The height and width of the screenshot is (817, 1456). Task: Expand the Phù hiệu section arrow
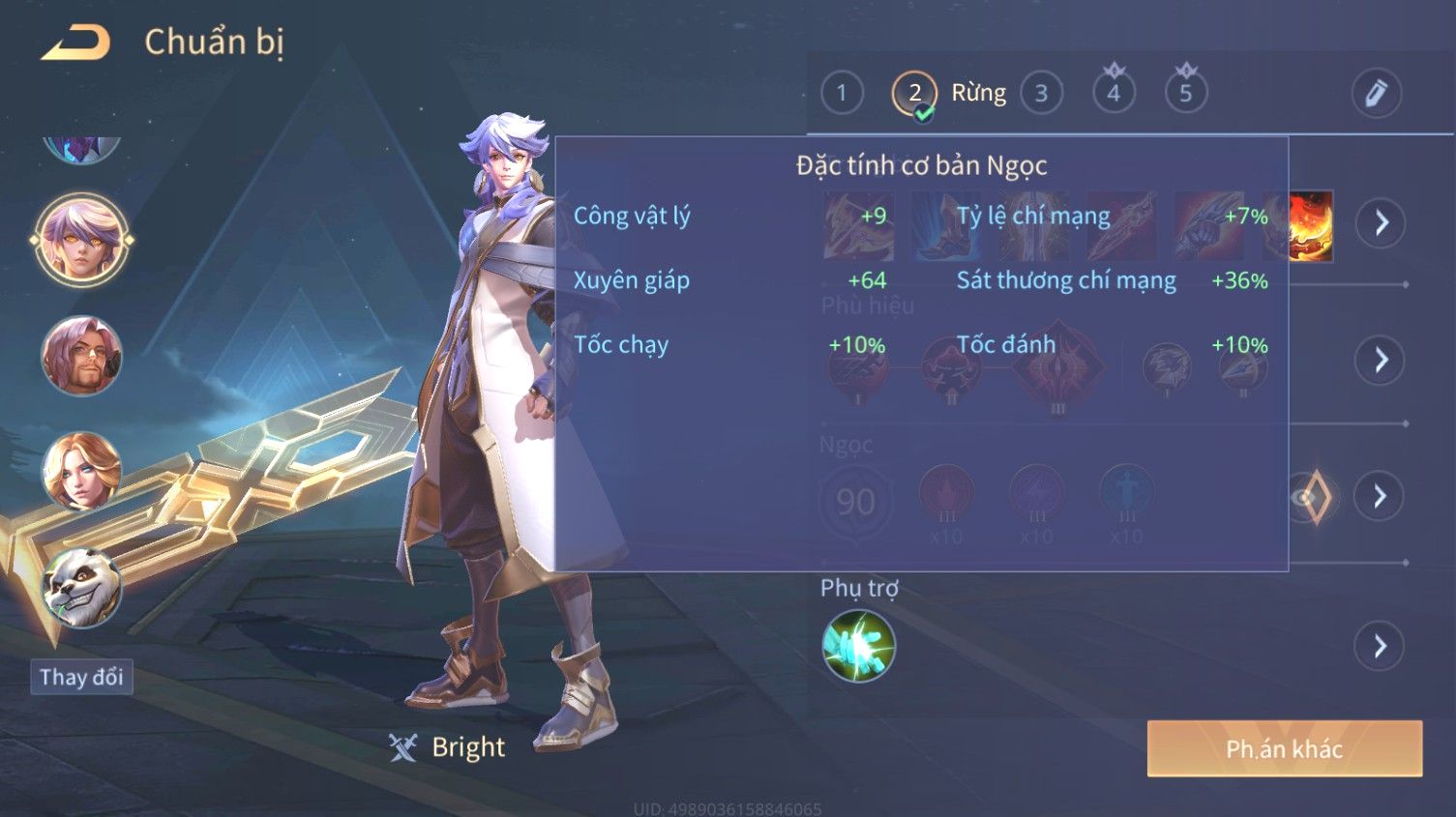click(x=1381, y=361)
